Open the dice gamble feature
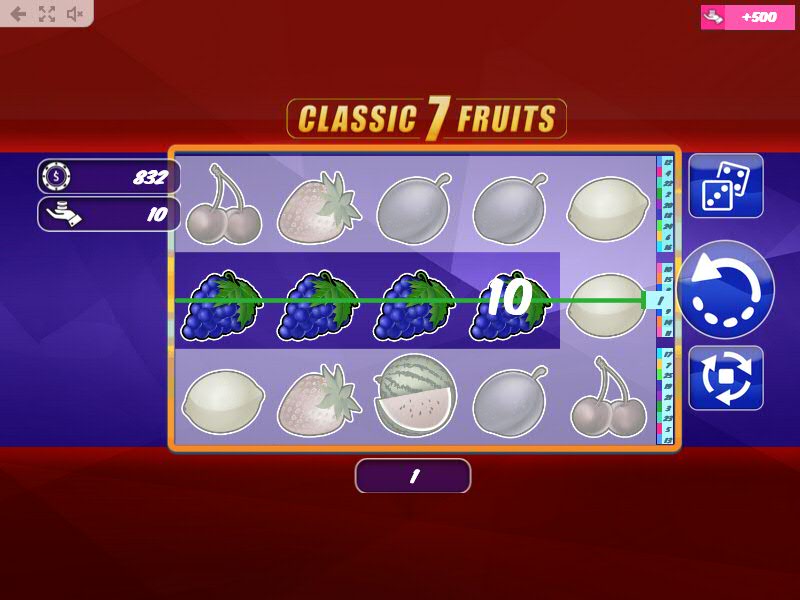 (726, 186)
